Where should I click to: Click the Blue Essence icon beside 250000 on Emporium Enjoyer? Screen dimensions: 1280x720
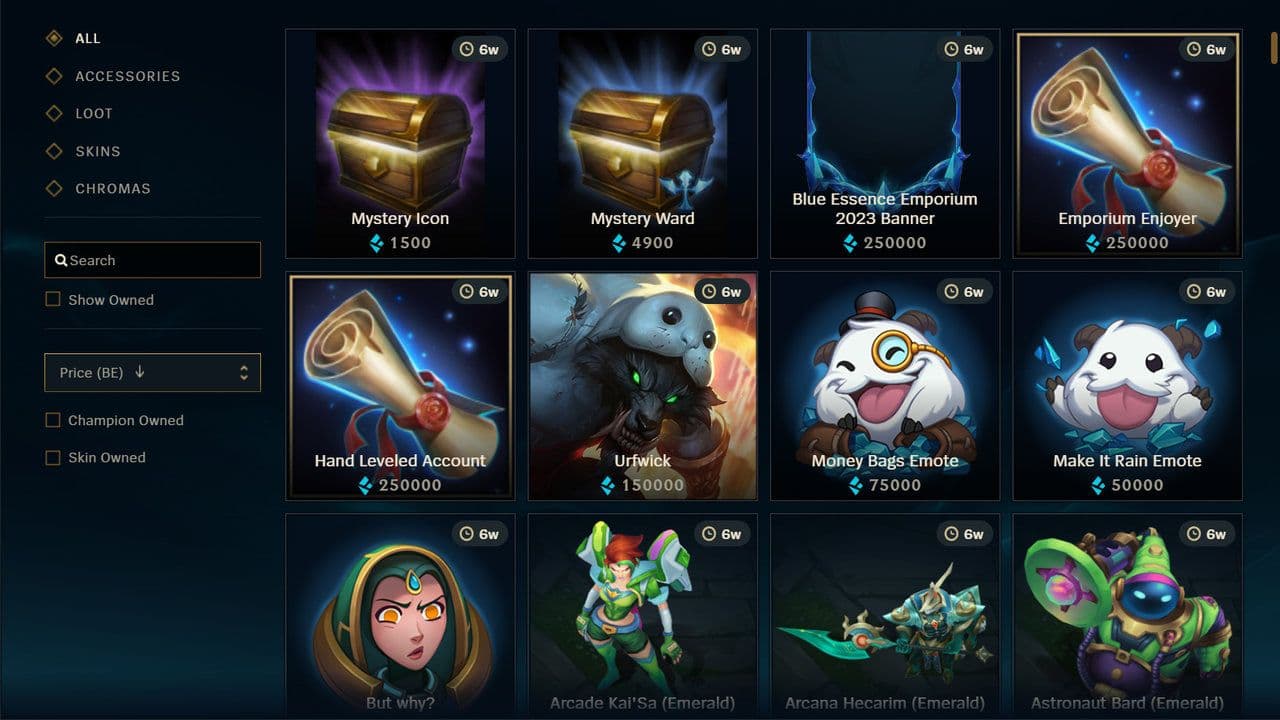coord(1091,243)
